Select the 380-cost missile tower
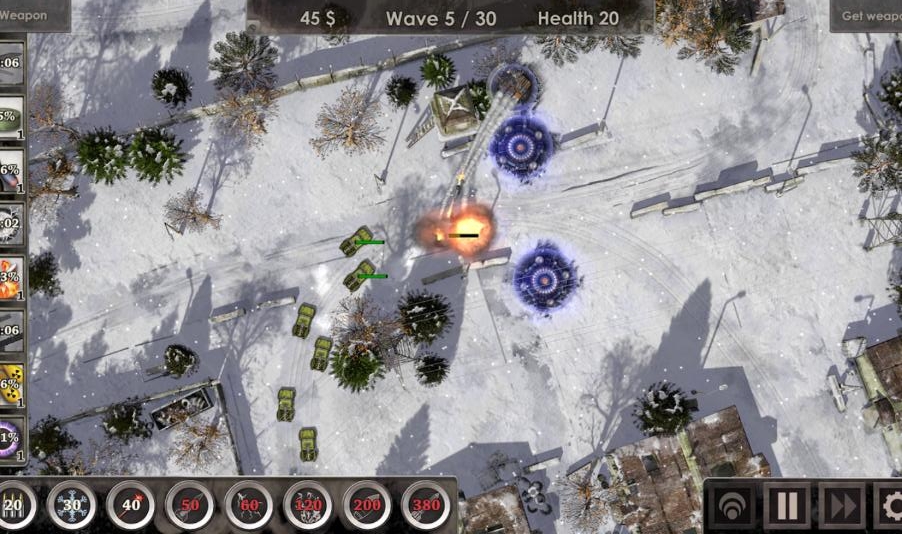The height and width of the screenshot is (534, 902). click(x=425, y=506)
